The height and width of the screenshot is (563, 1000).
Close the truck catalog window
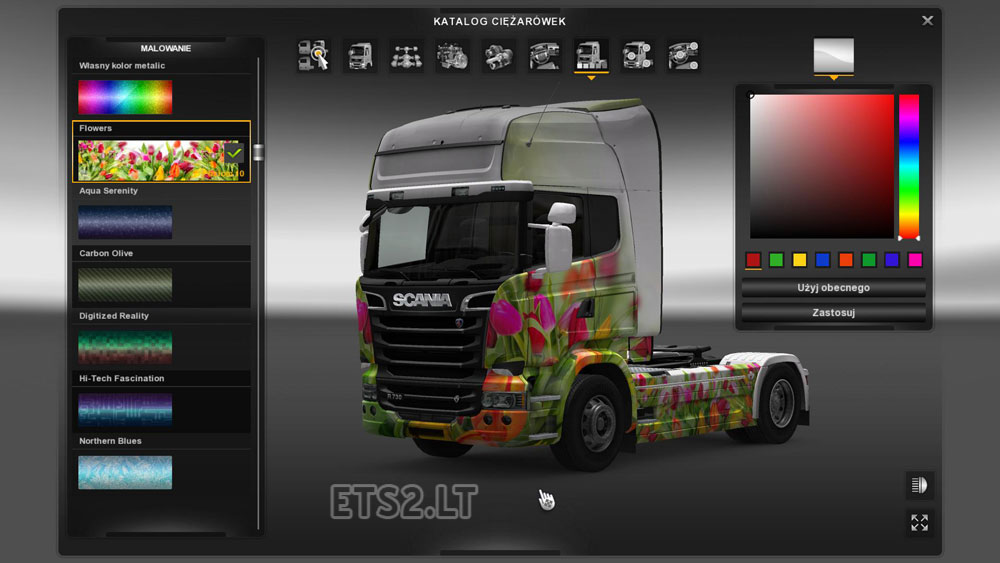(x=928, y=20)
